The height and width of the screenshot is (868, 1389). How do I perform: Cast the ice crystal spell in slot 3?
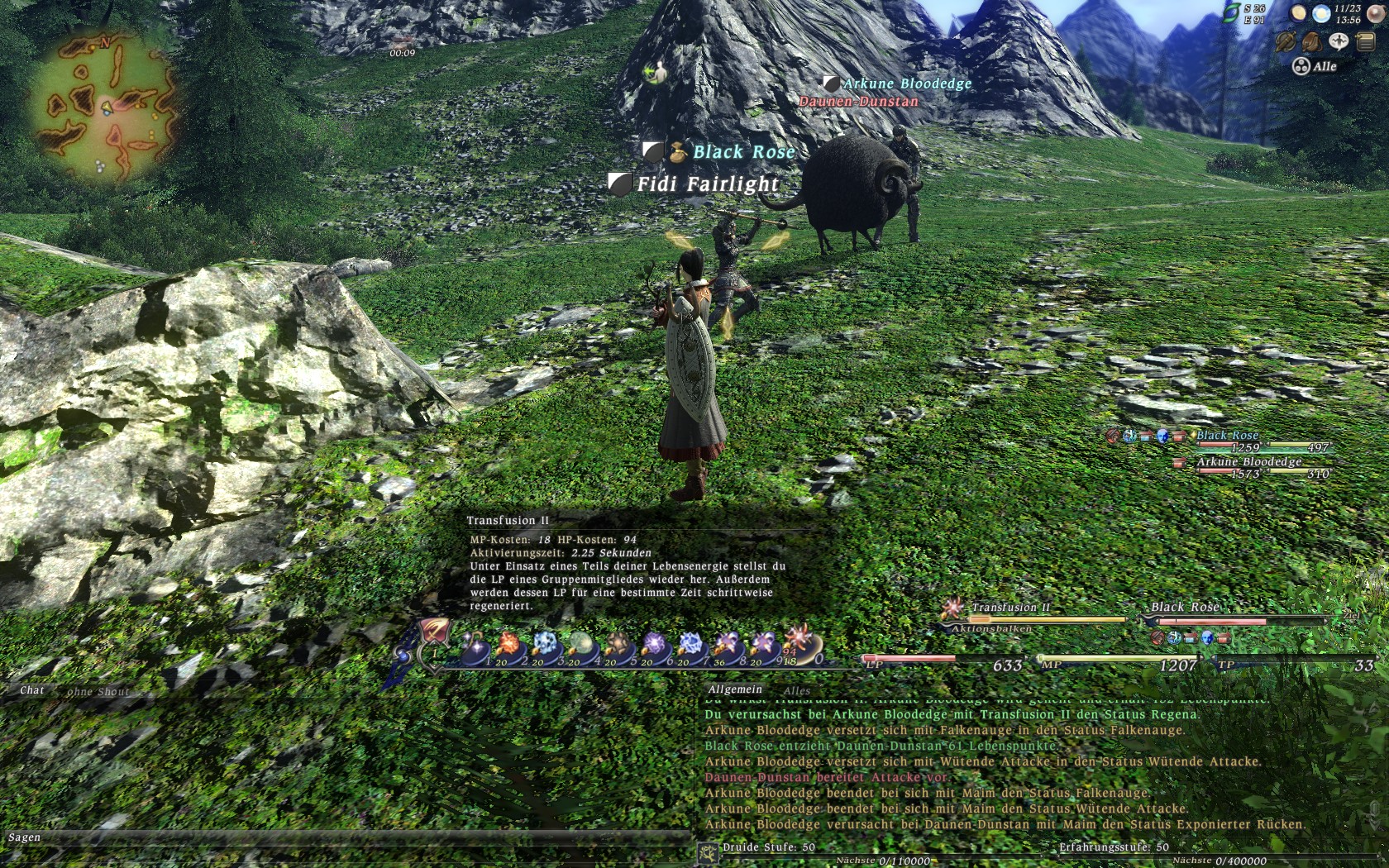[x=545, y=646]
